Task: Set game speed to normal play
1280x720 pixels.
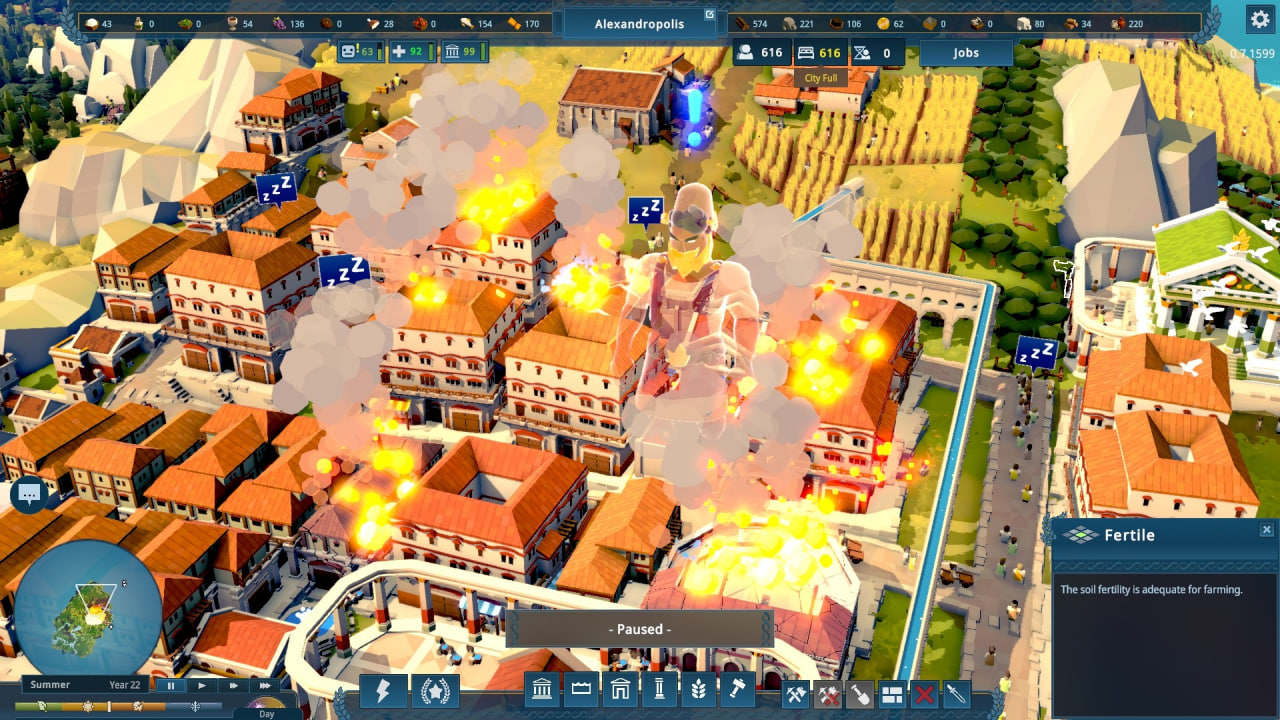Action: click(x=202, y=685)
